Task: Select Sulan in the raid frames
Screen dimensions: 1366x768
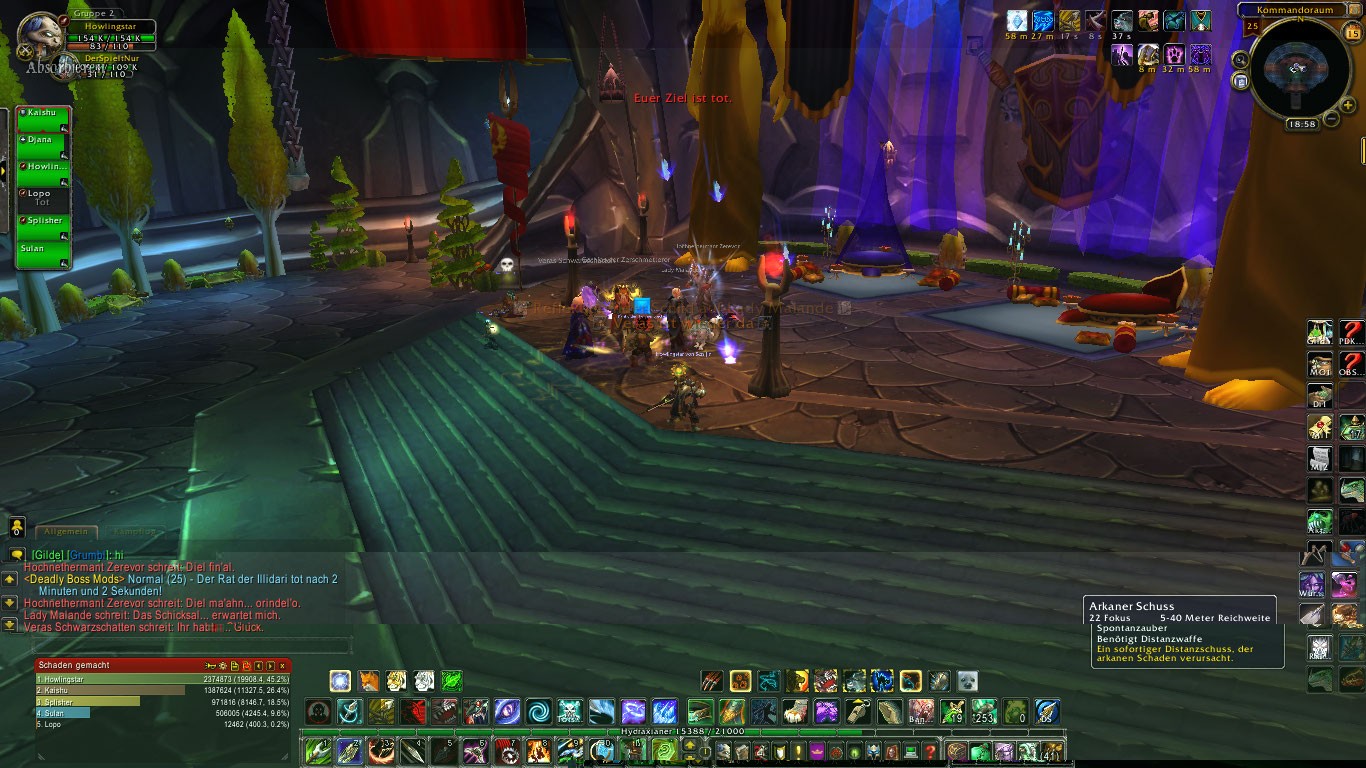Action: (42, 252)
